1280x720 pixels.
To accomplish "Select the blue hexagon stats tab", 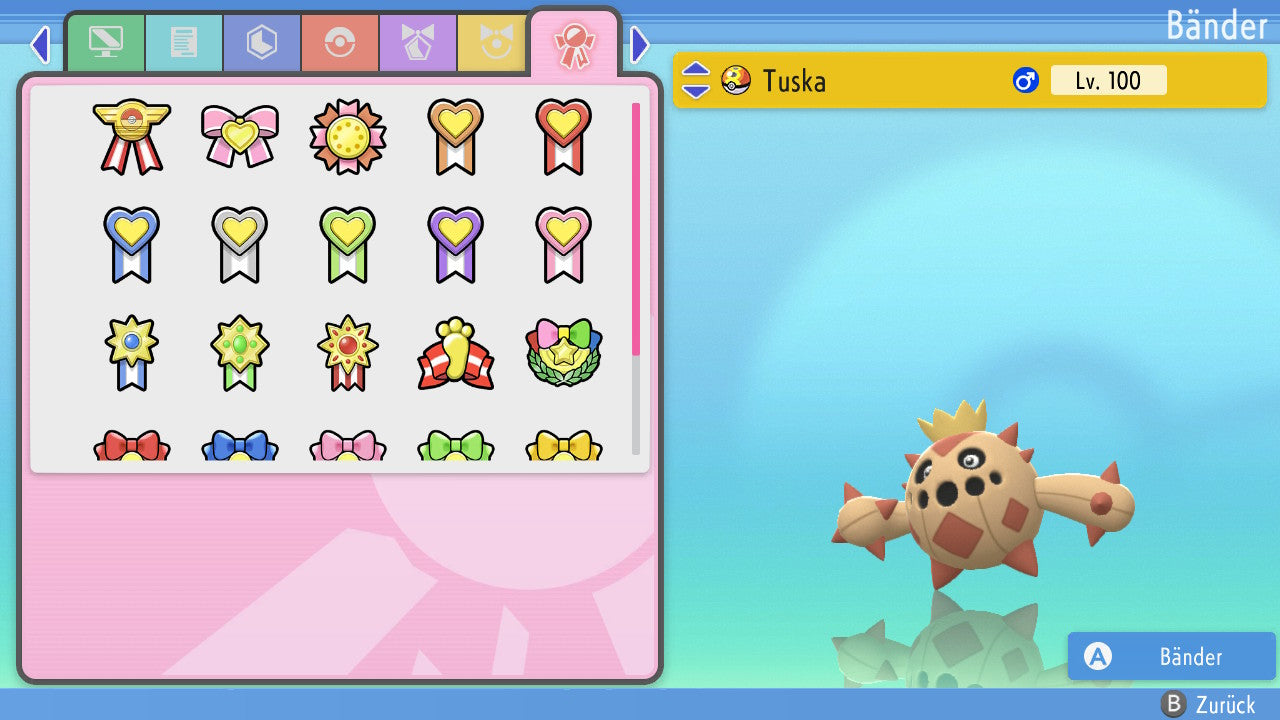I will (262, 42).
